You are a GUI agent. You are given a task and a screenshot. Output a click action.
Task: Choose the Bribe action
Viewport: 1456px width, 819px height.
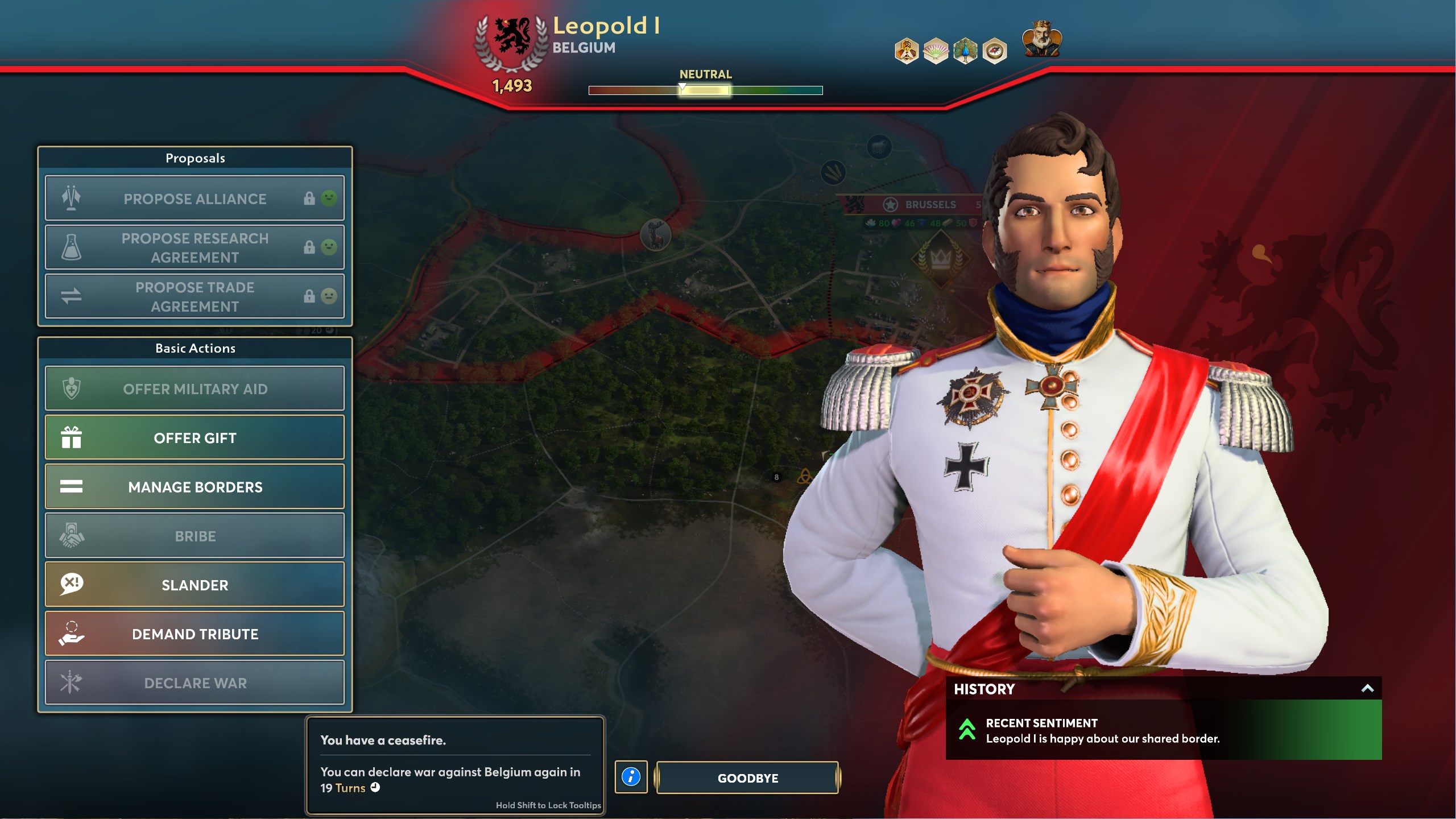[195, 536]
